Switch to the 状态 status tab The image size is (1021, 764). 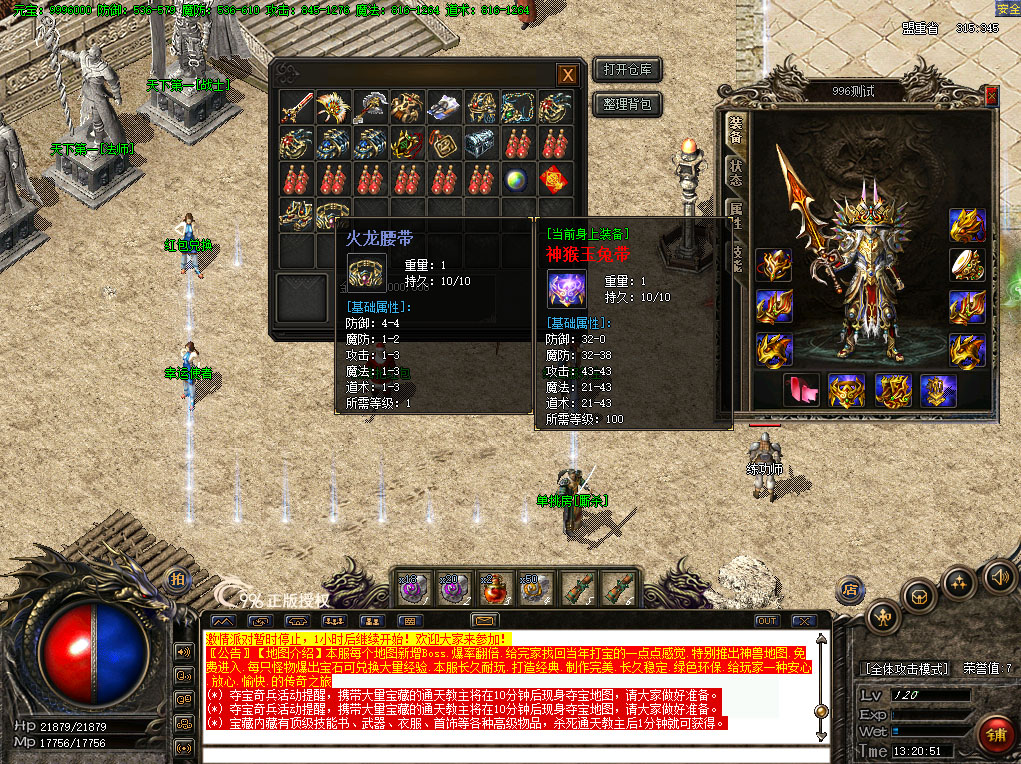(736, 173)
